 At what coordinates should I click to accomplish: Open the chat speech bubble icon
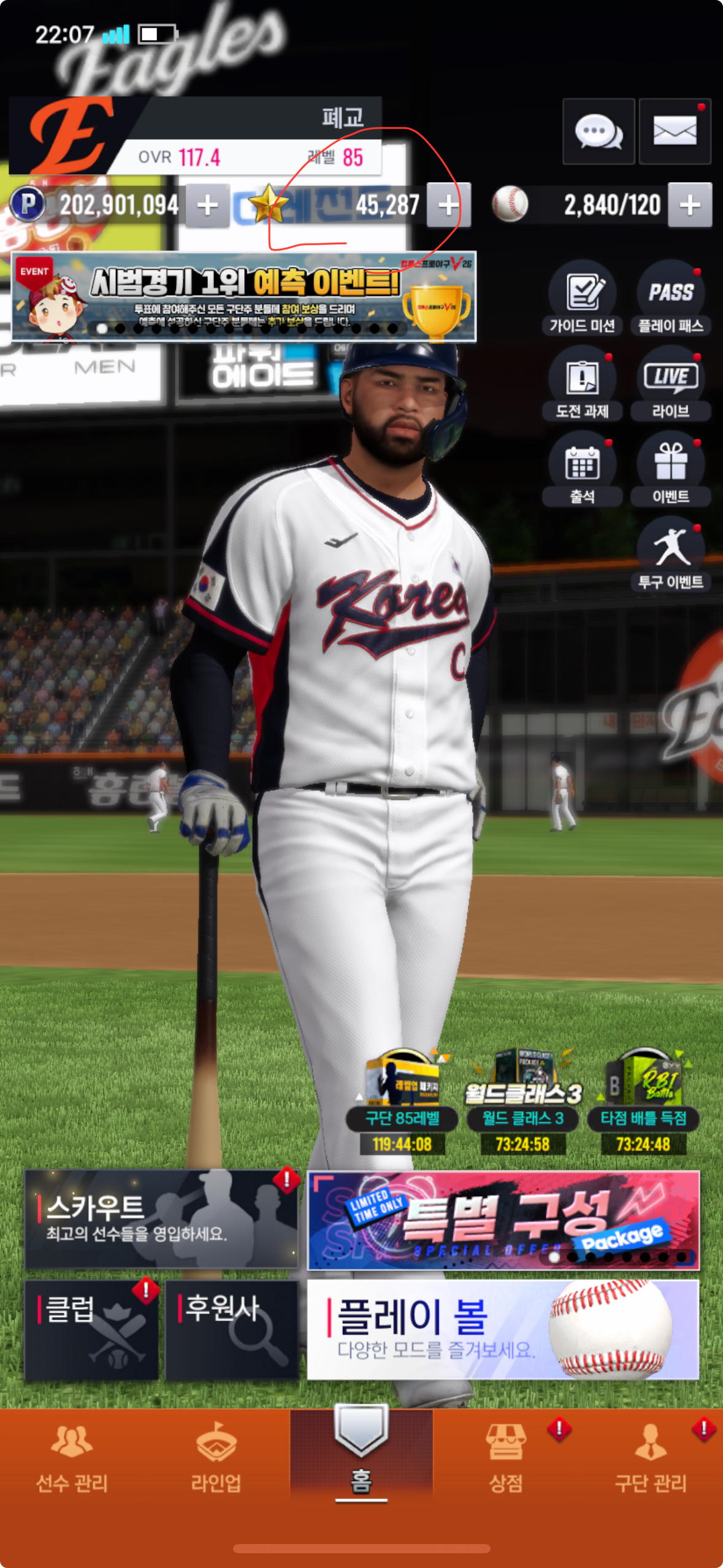pyautogui.click(x=598, y=131)
